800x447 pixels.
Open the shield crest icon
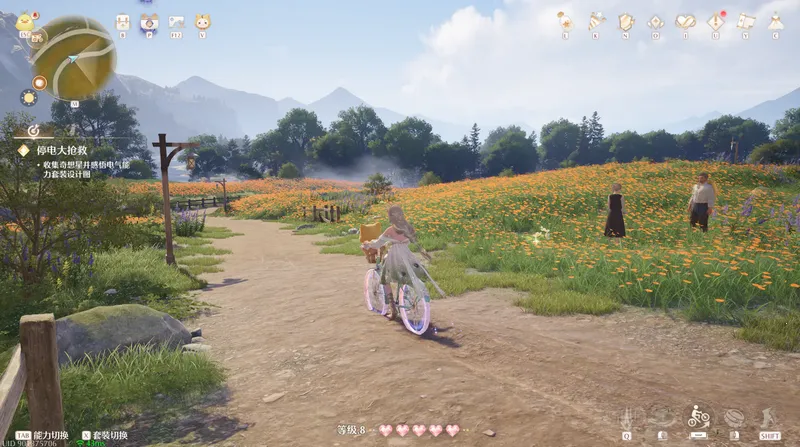(x=626, y=21)
